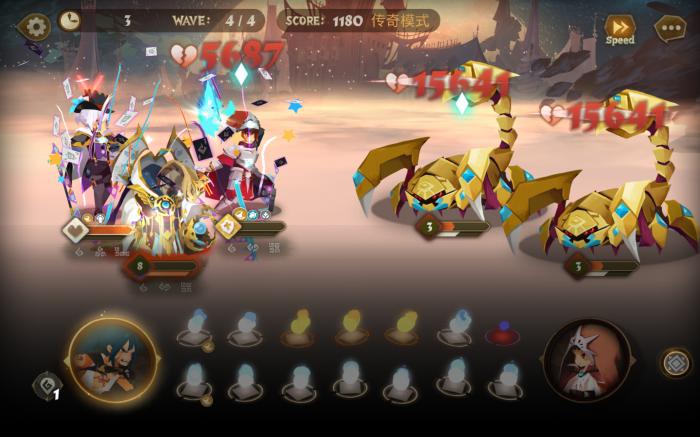
Task: Open the three-dot options menu
Action: pos(670,27)
